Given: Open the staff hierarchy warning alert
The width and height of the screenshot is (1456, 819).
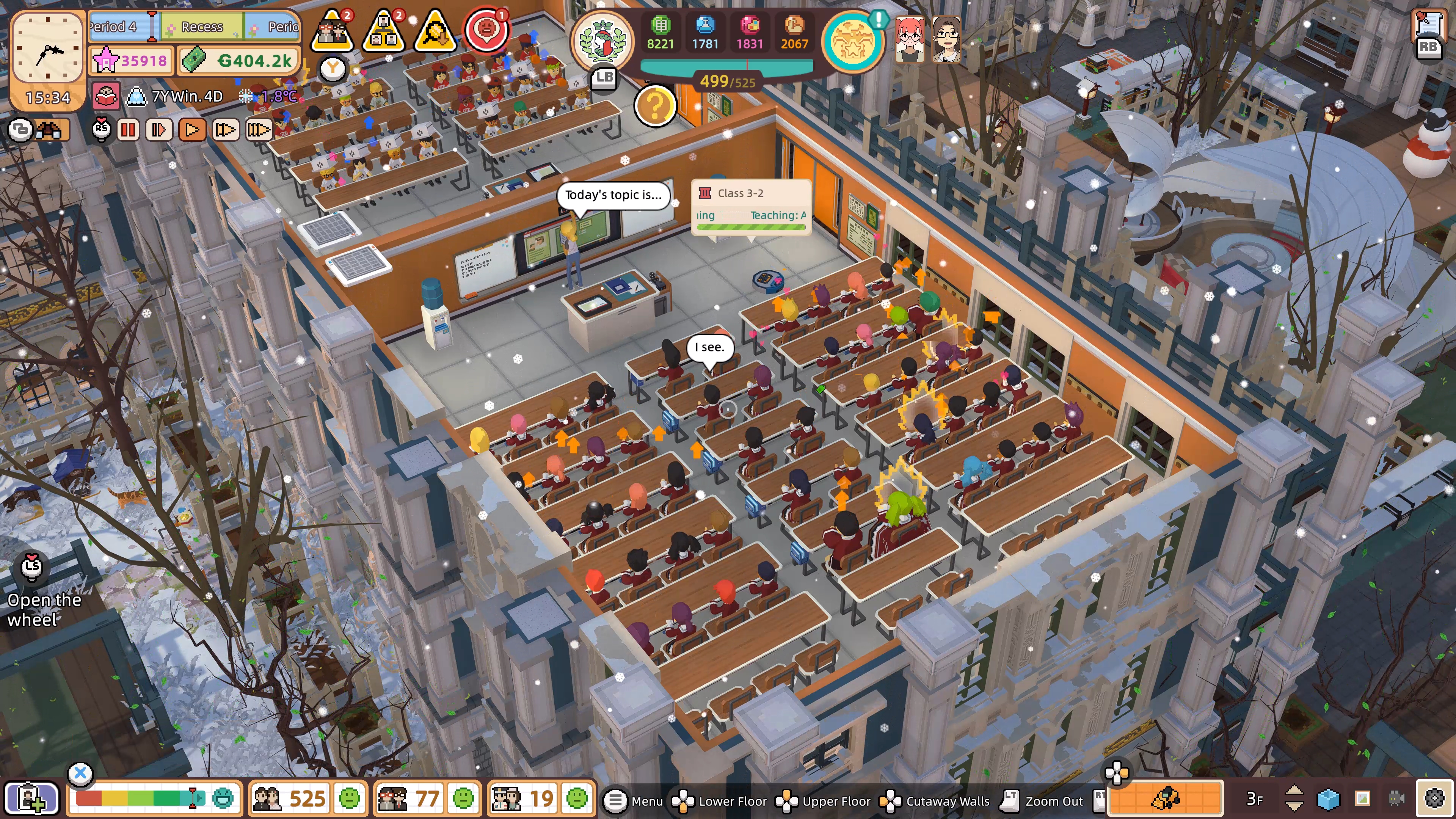Looking at the screenshot, I should (384, 31).
